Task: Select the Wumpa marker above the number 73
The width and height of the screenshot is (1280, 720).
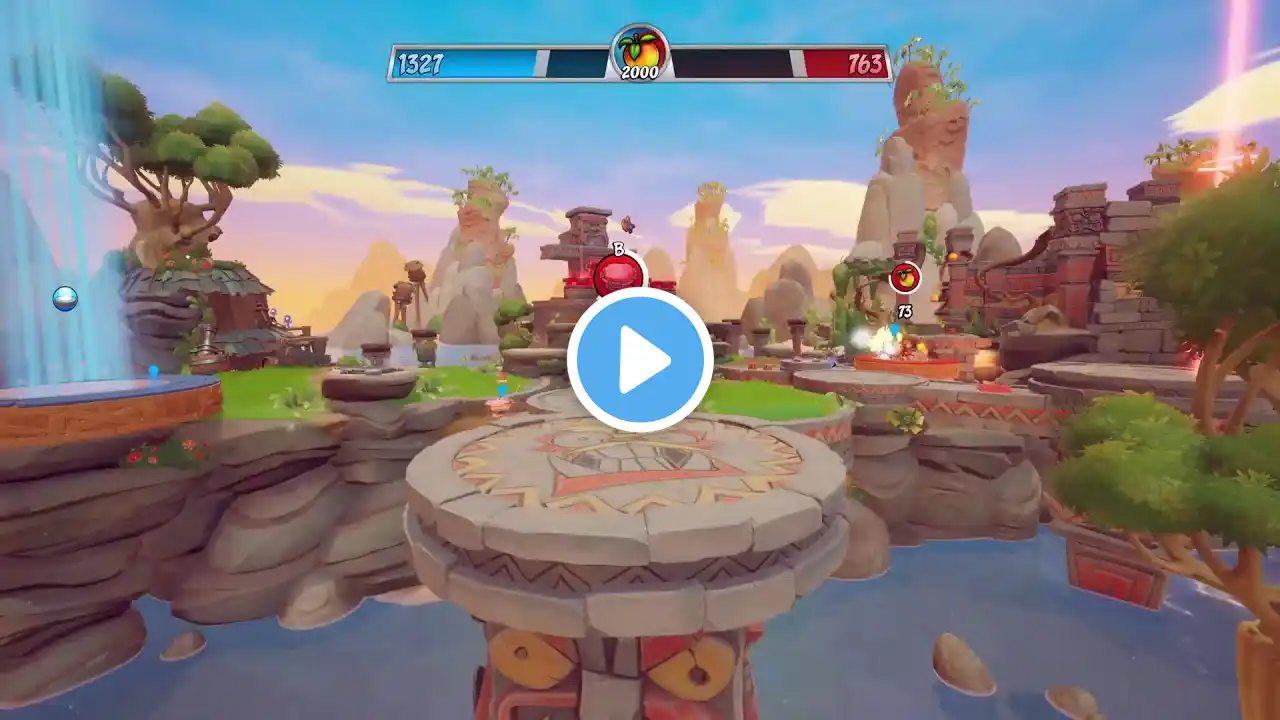Action: [905, 277]
